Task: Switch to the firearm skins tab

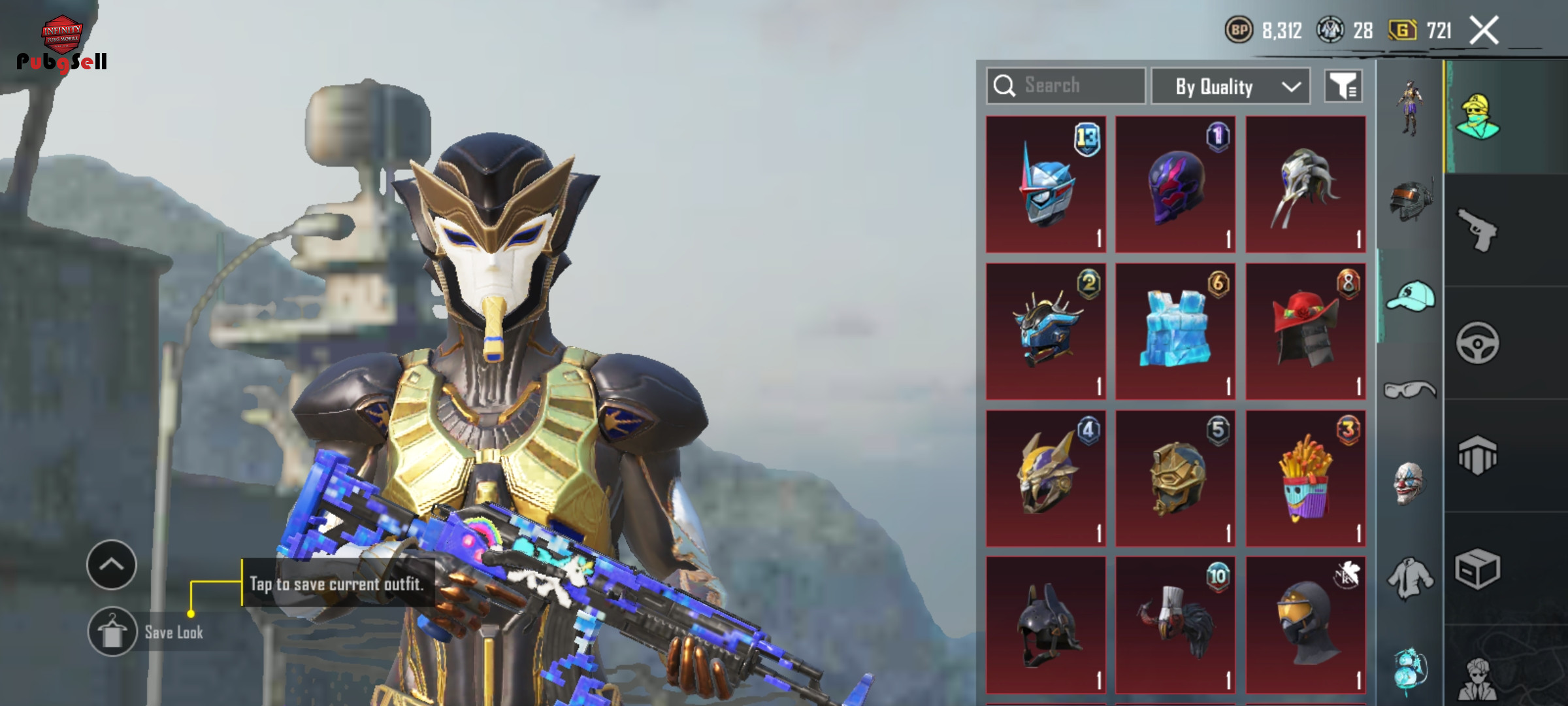Action: click(1478, 229)
